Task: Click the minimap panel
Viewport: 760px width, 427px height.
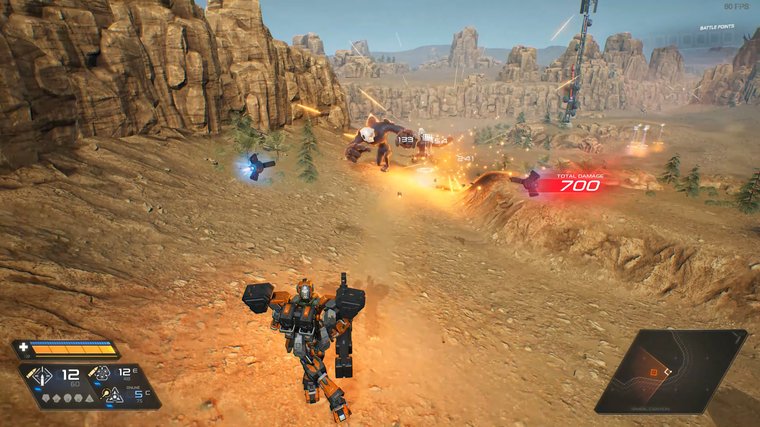Action: tap(671, 371)
